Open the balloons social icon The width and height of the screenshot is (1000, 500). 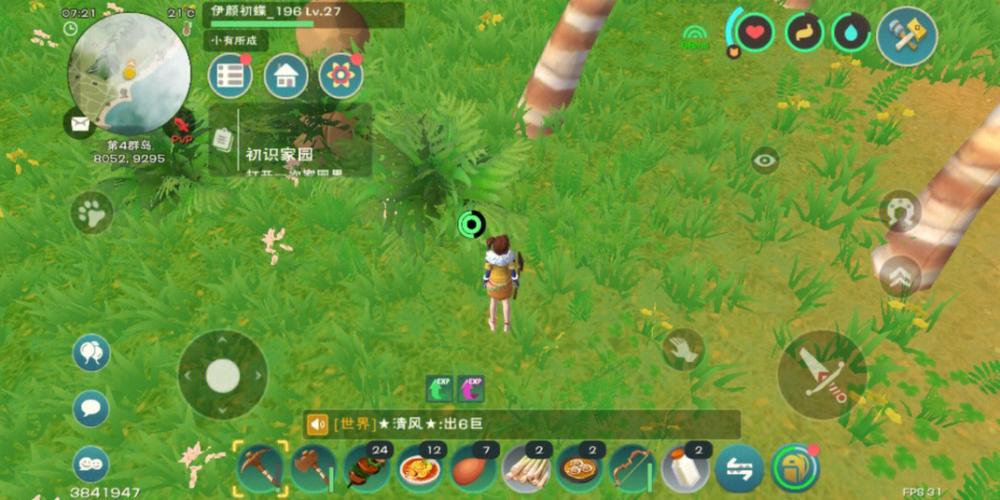pyautogui.click(x=91, y=353)
